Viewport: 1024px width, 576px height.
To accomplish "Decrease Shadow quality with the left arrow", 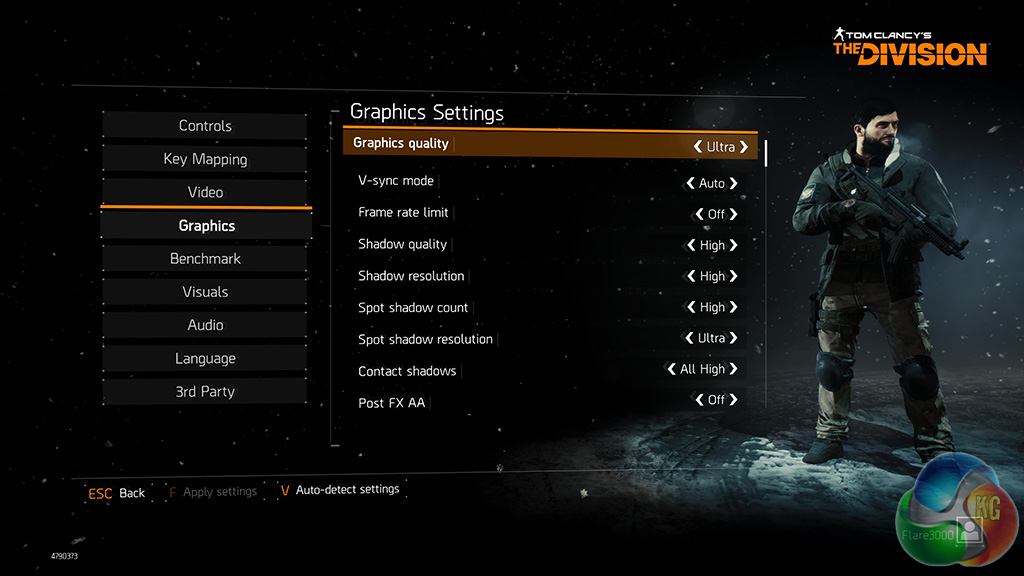I will [691, 245].
